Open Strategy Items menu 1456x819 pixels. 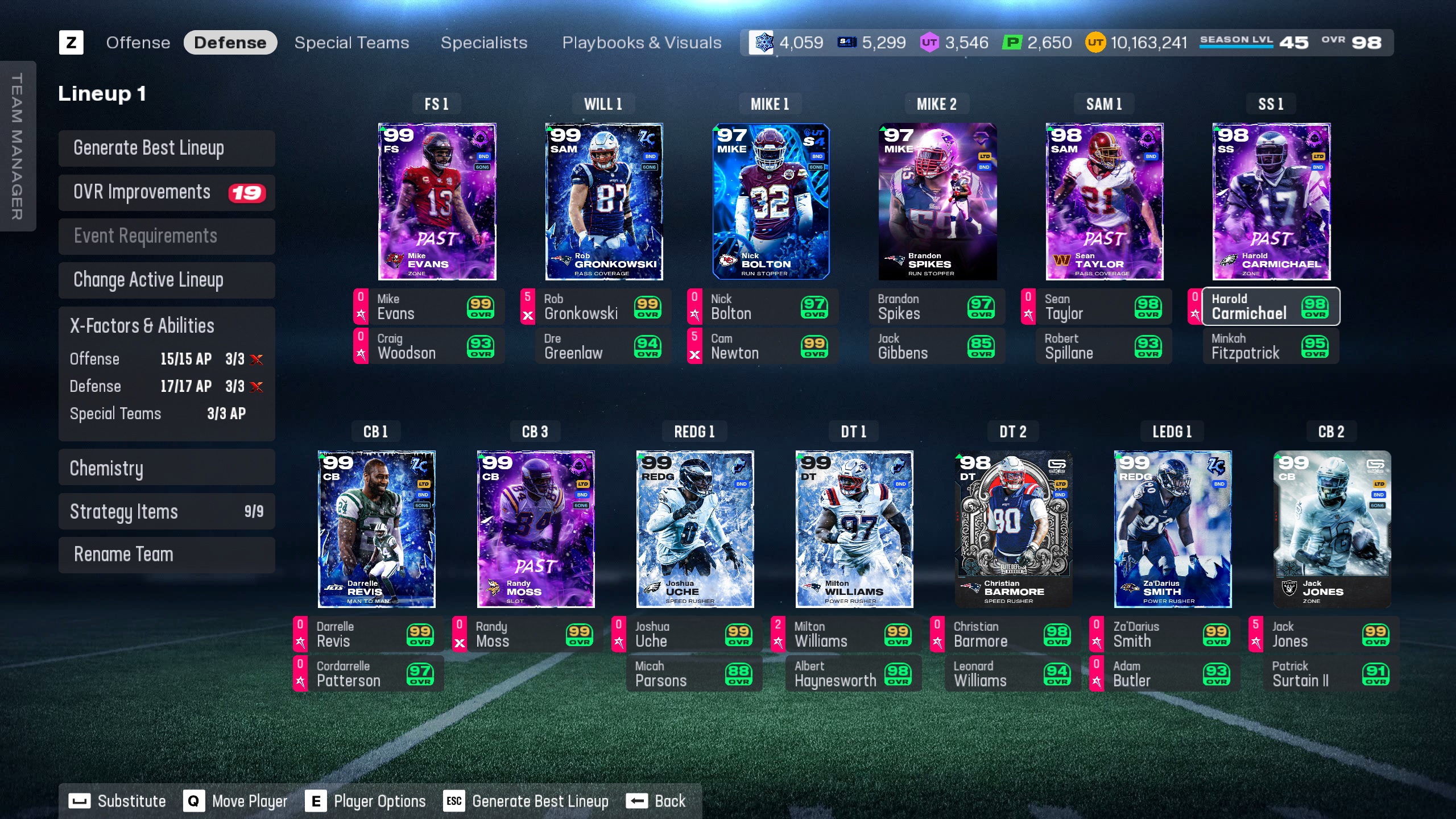(x=167, y=511)
